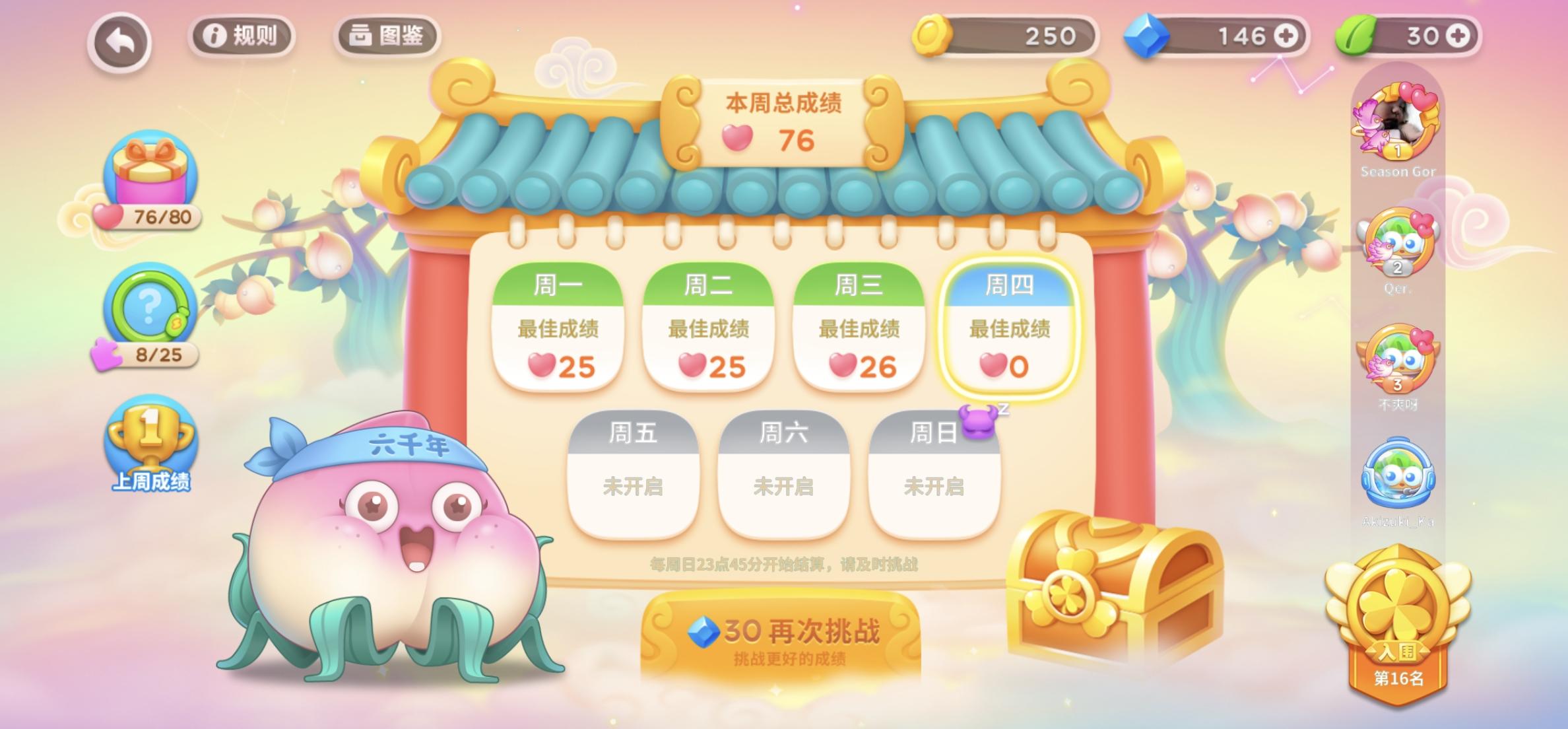
Task: Open the 规则 rules panel
Action: (240, 36)
